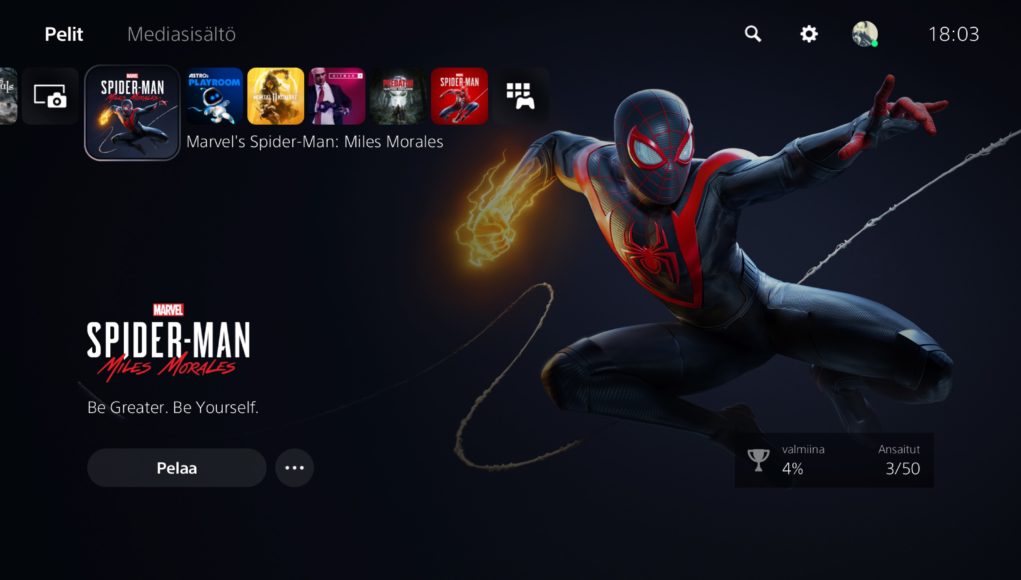This screenshot has width=1021, height=580.
Task: Select the Spider-Man: Miles Morales game tile
Action: (132, 113)
